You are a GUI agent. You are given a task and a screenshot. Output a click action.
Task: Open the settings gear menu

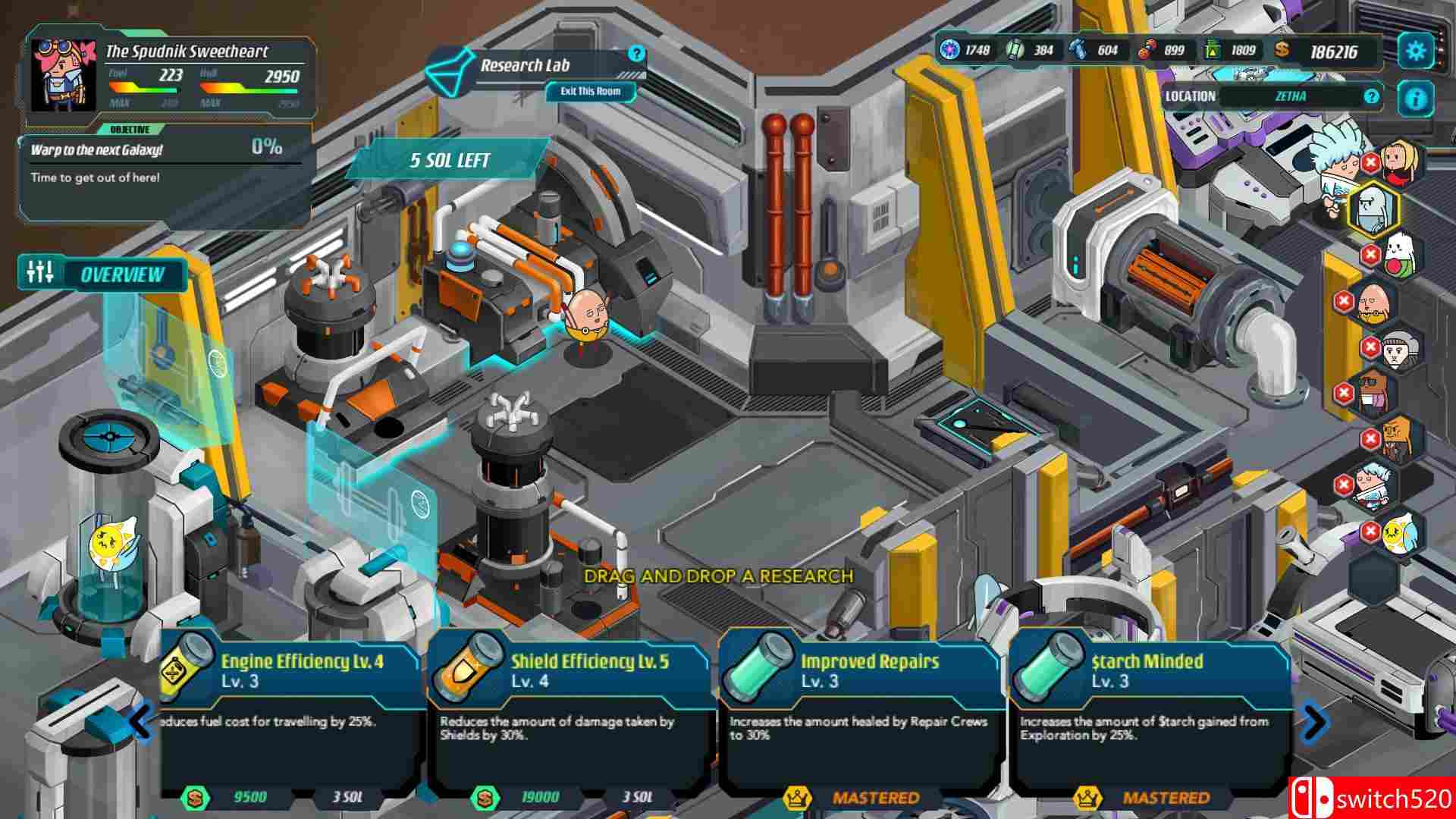coord(1415,52)
